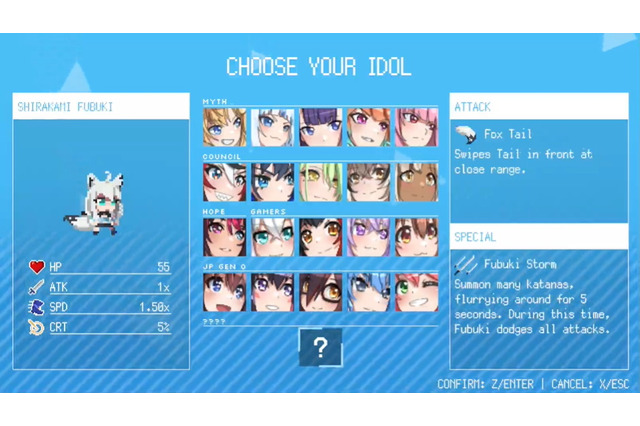Click the question mark mystery character tile
Image resolution: width=640 pixels, height=426 pixels.
click(320, 348)
